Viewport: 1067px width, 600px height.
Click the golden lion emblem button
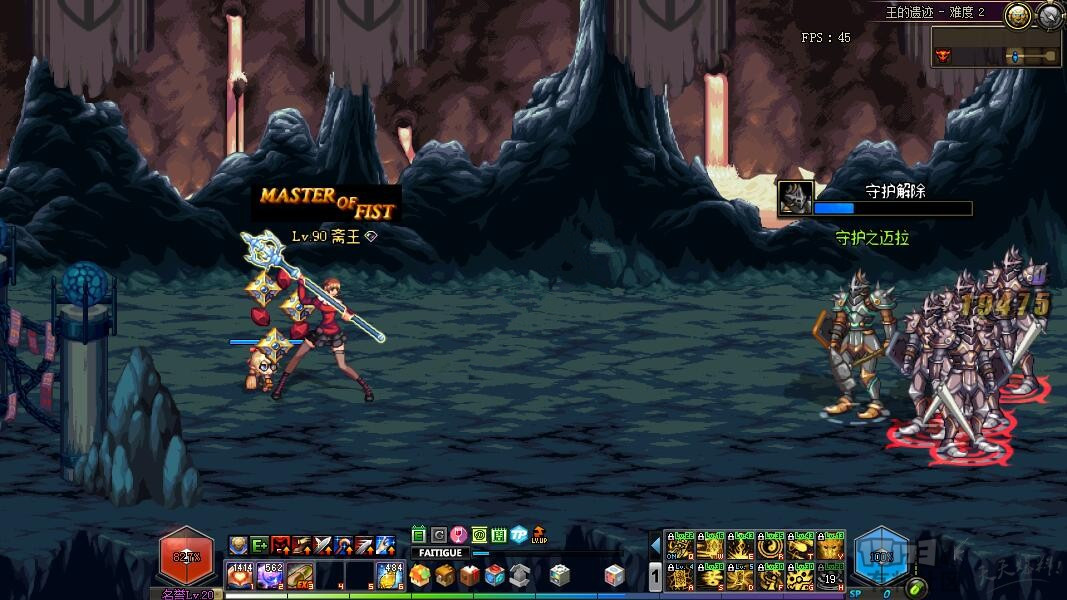(1018, 15)
